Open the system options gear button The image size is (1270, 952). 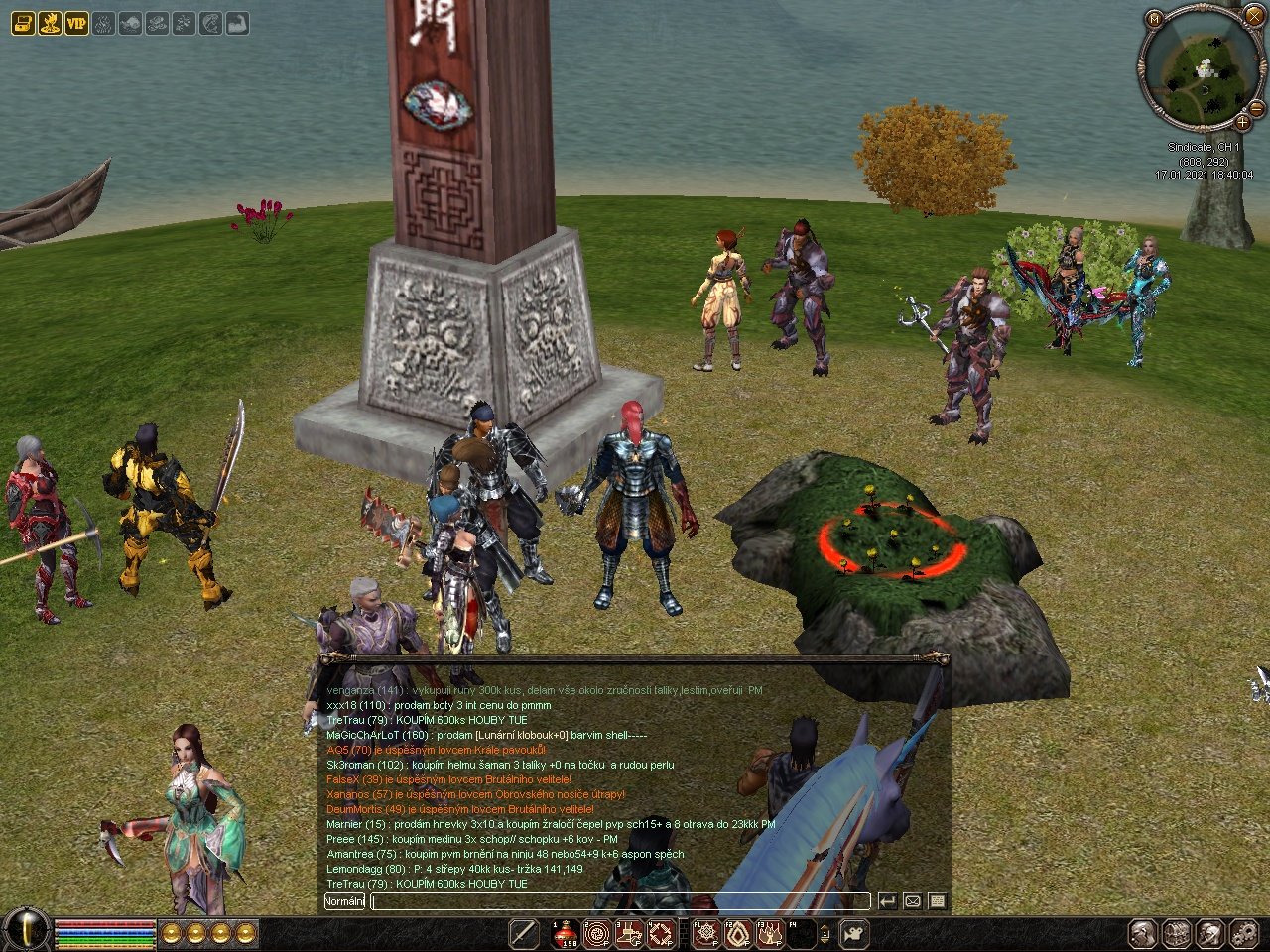pyautogui.click(x=1243, y=933)
